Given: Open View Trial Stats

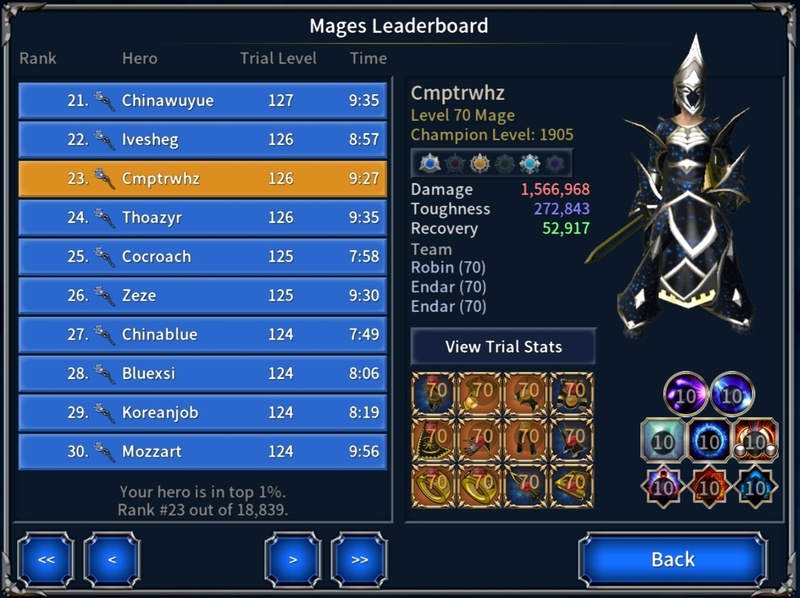Looking at the screenshot, I should [x=503, y=347].
